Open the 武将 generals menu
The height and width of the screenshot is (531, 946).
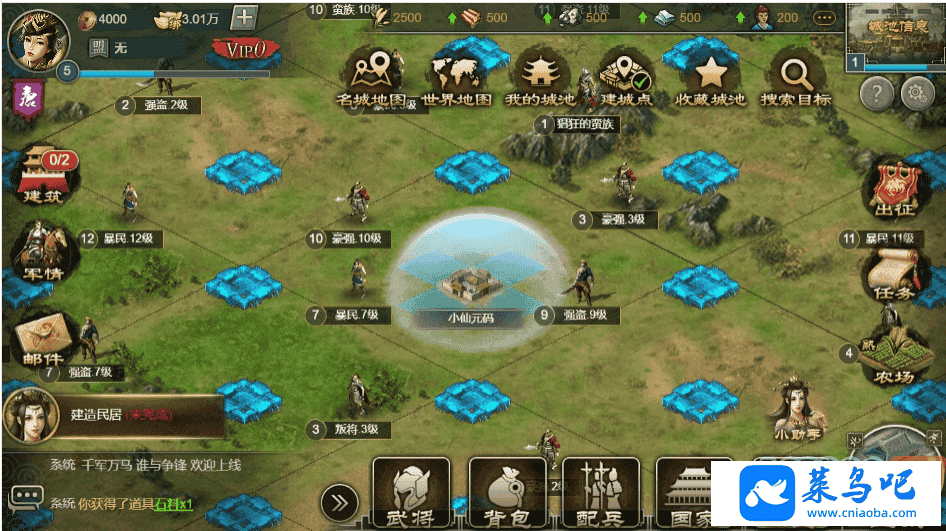410,493
